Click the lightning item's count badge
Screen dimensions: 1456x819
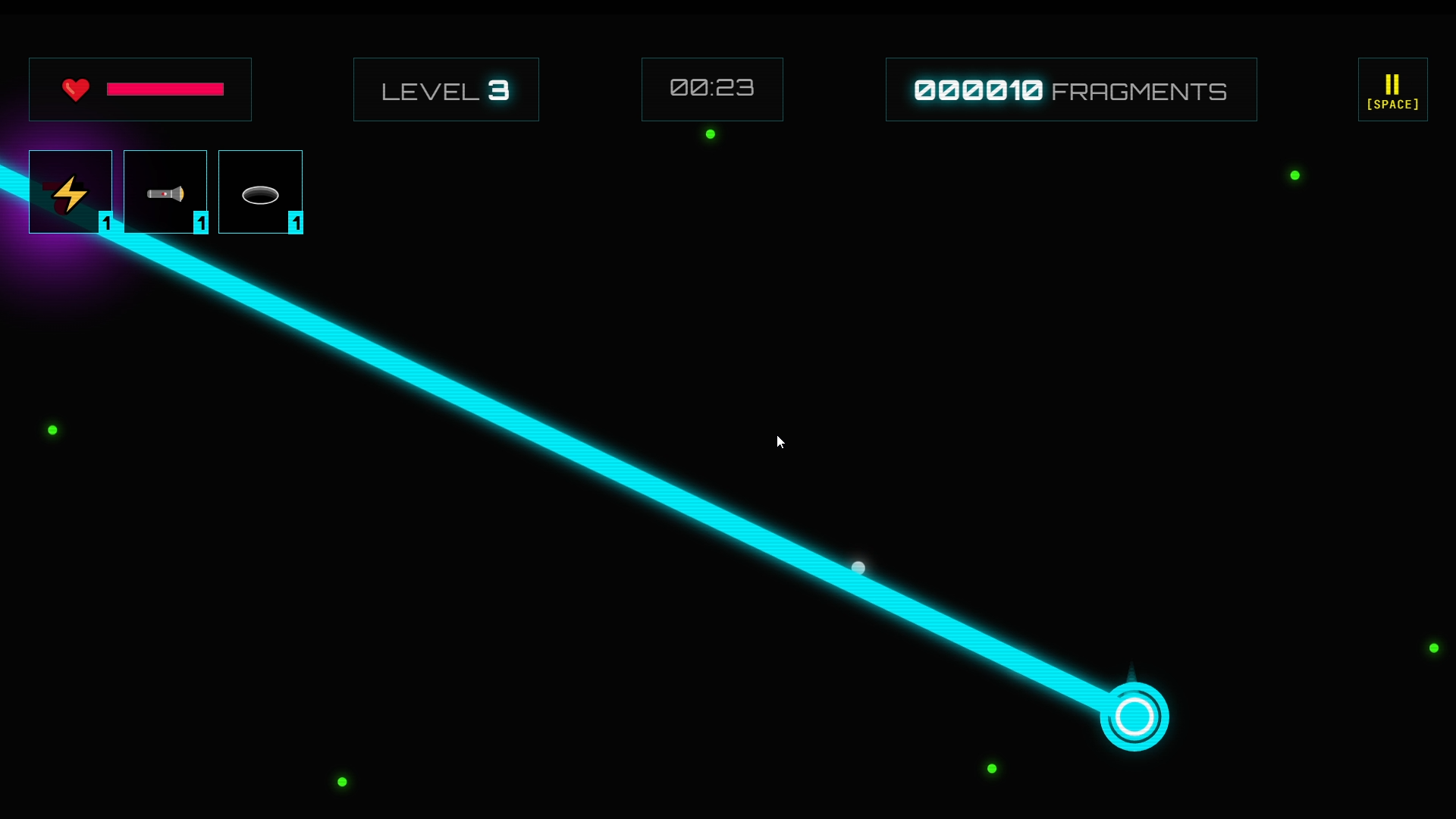tap(106, 224)
